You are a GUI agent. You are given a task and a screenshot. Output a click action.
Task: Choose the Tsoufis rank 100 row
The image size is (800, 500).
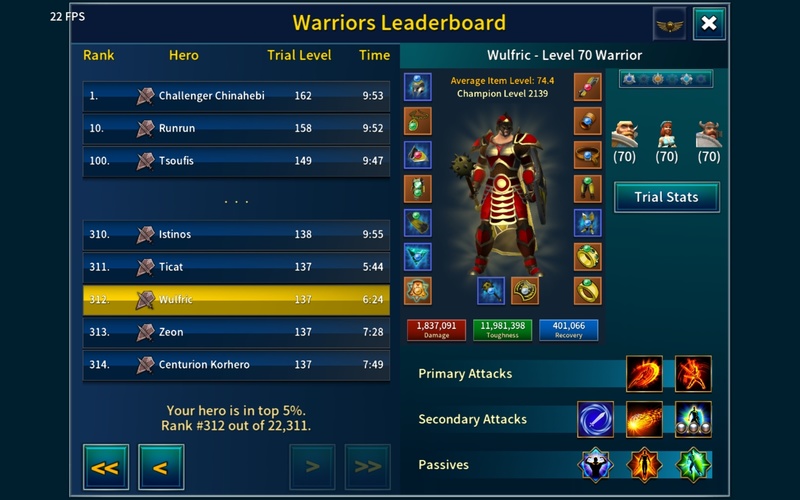coord(236,161)
